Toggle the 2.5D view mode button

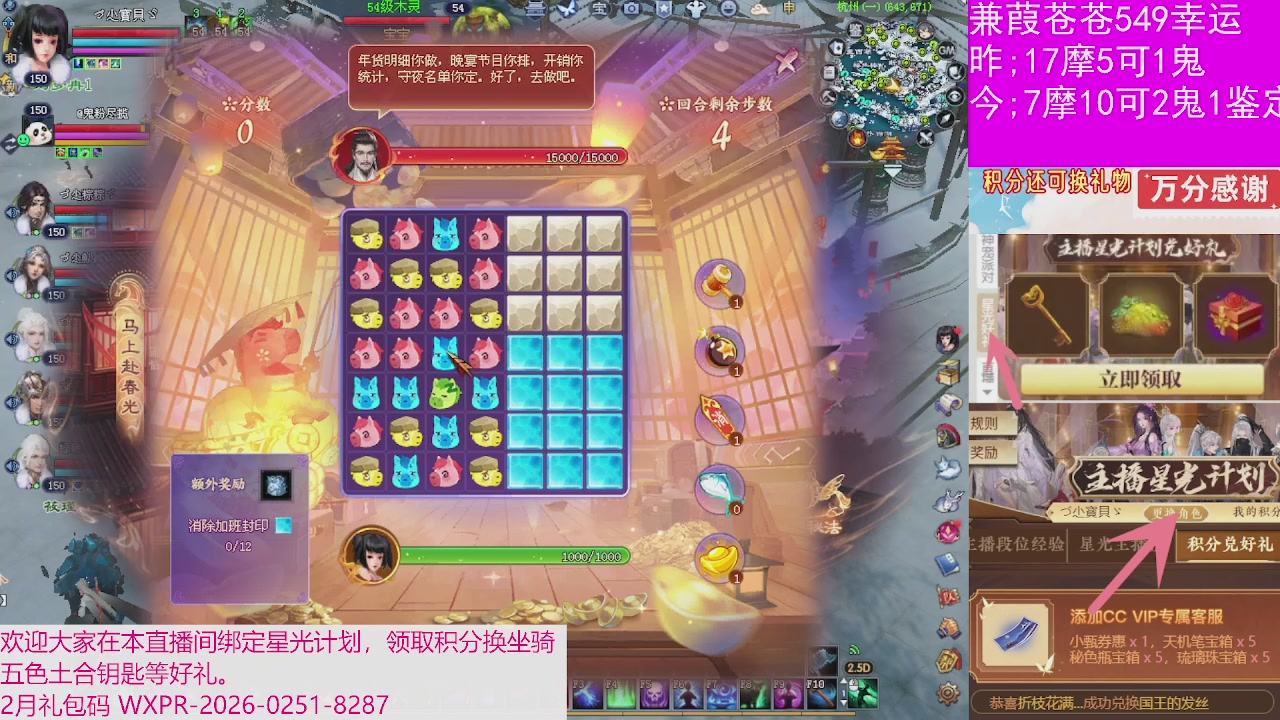click(x=858, y=667)
